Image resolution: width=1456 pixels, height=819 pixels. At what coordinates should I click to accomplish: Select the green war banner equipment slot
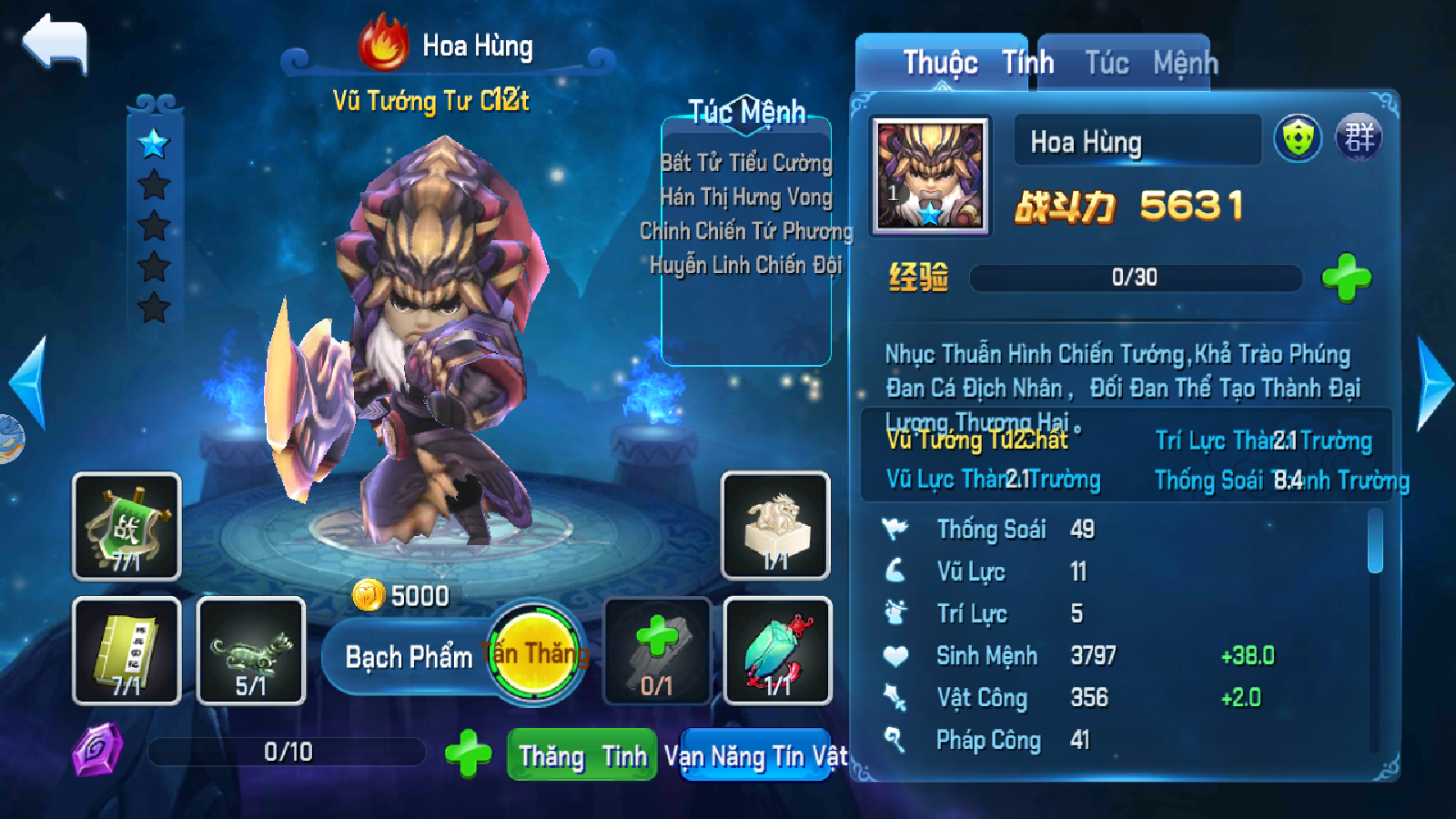pyautogui.click(x=126, y=526)
